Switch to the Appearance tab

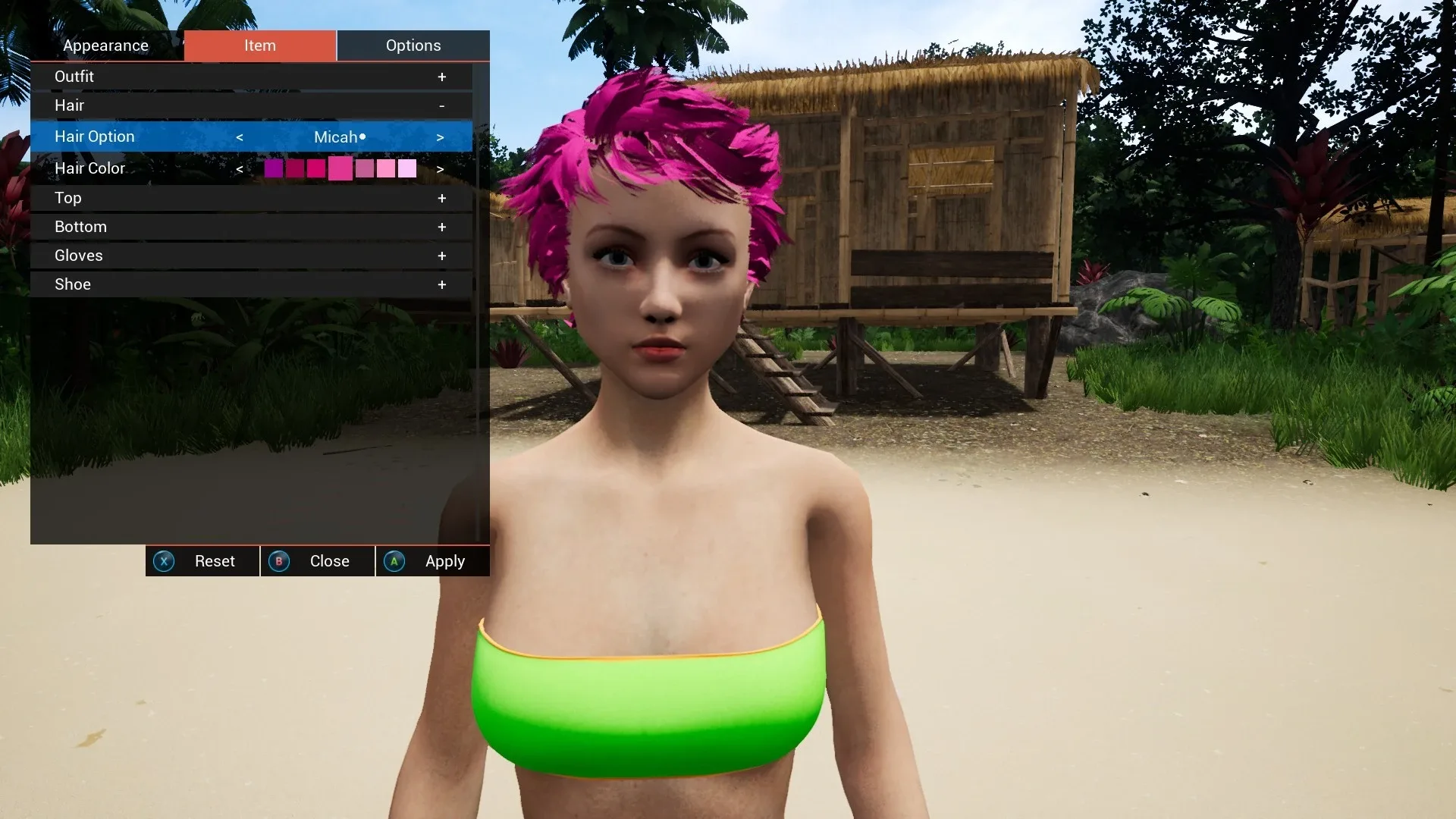pyautogui.click(x=106, y=45)
